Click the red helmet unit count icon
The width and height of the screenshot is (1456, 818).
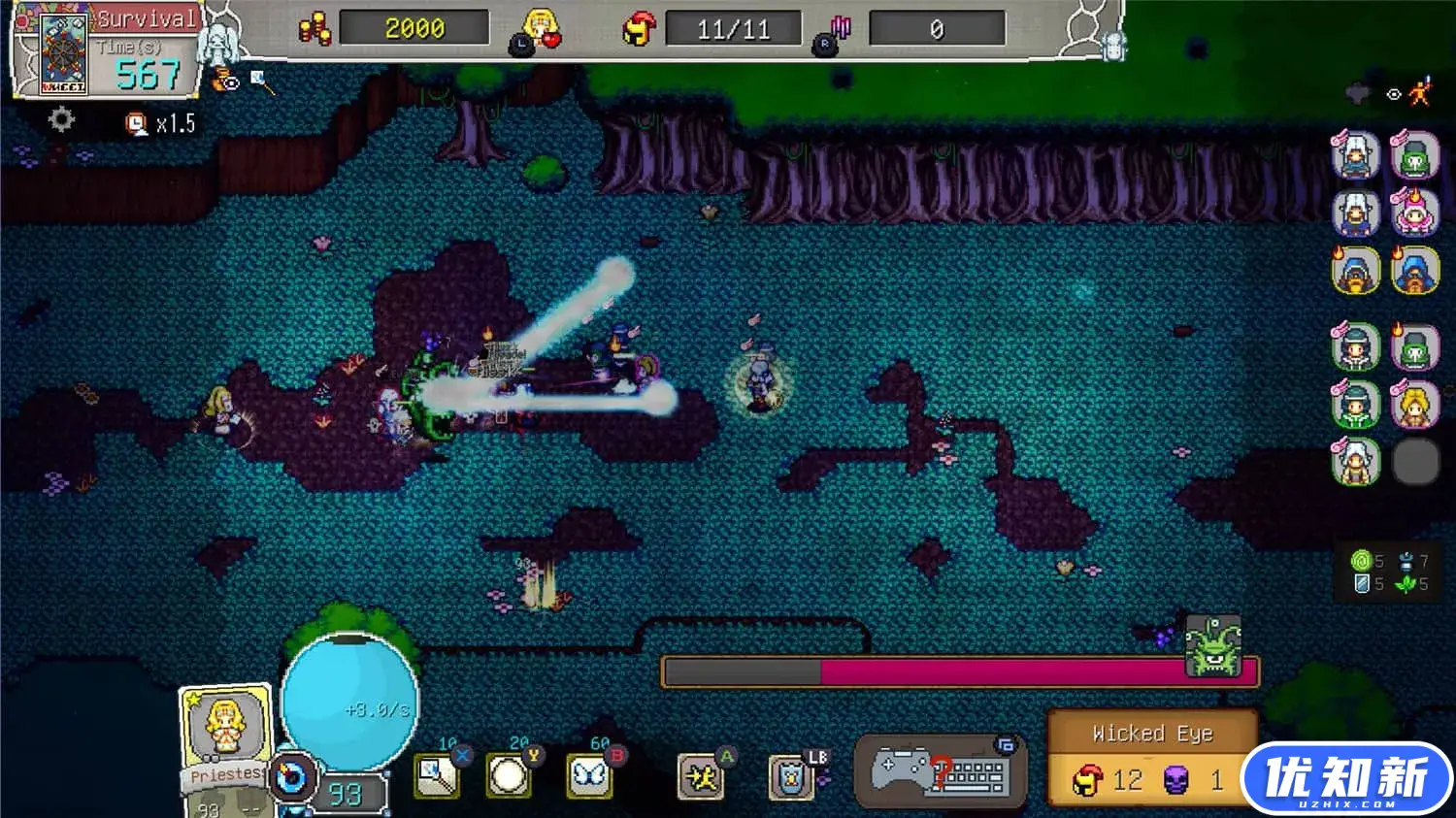coord(638,29)
